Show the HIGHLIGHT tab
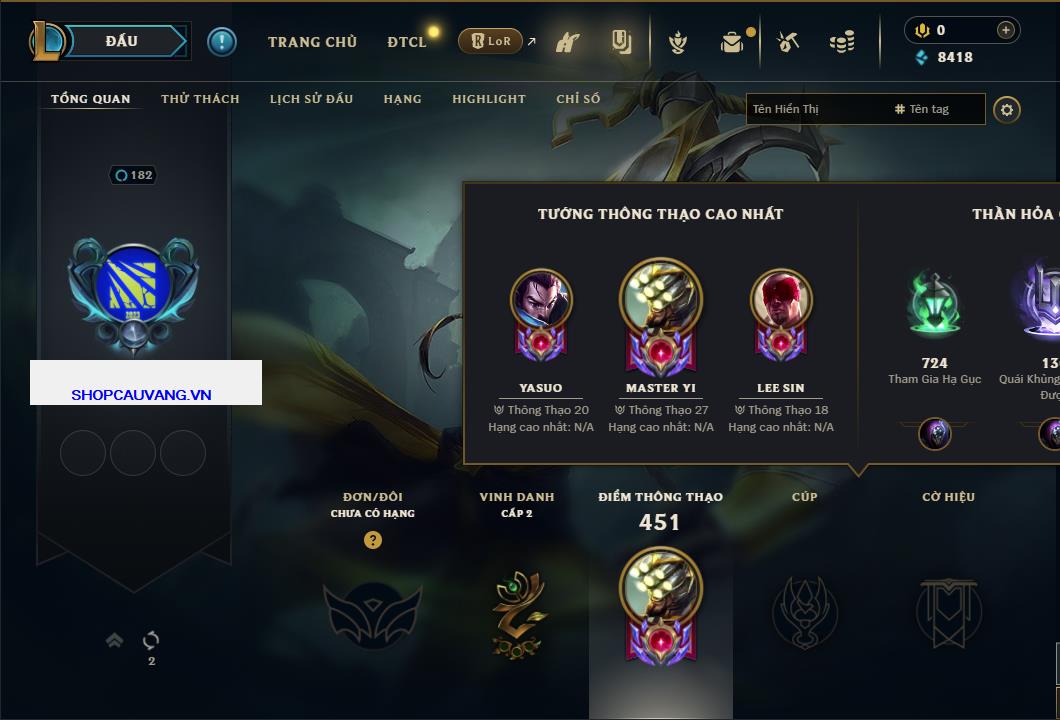 [488, 99]
